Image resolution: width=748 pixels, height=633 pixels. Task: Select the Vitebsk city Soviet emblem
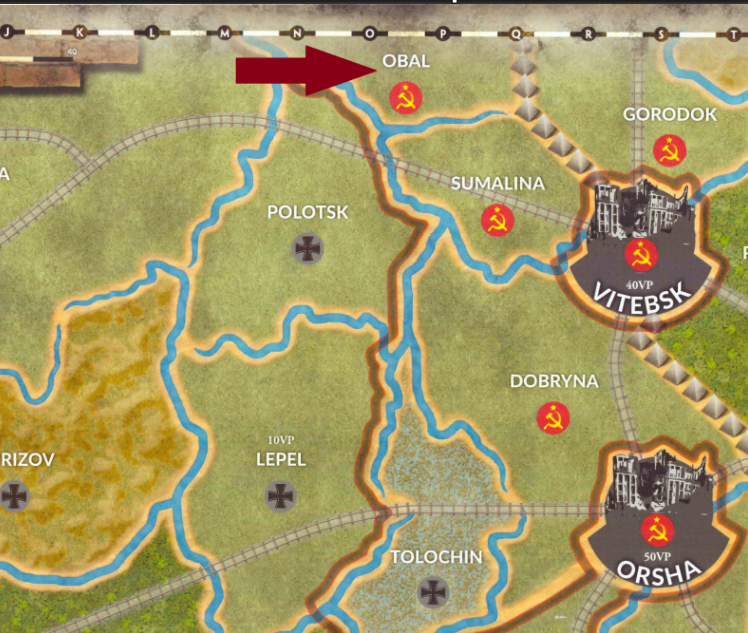point(640,254)
